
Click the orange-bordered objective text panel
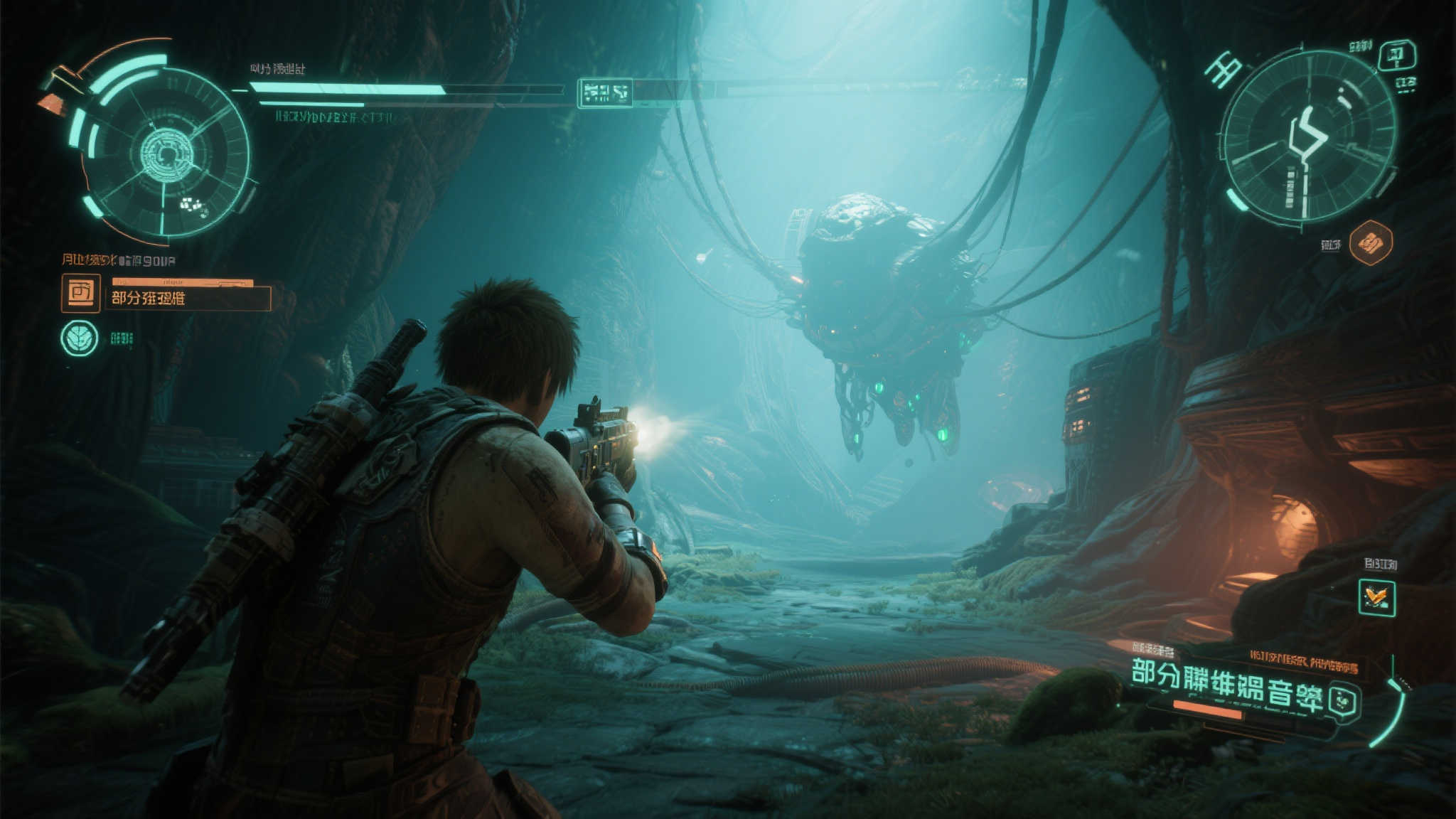click(x=188, y=298)
